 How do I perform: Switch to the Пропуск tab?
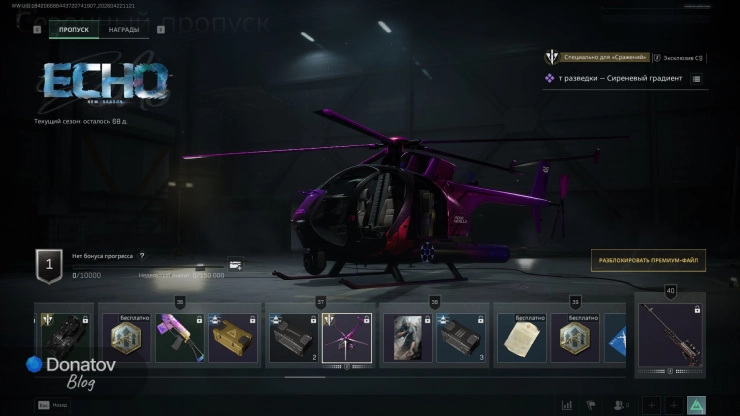(x=74, y=30)
